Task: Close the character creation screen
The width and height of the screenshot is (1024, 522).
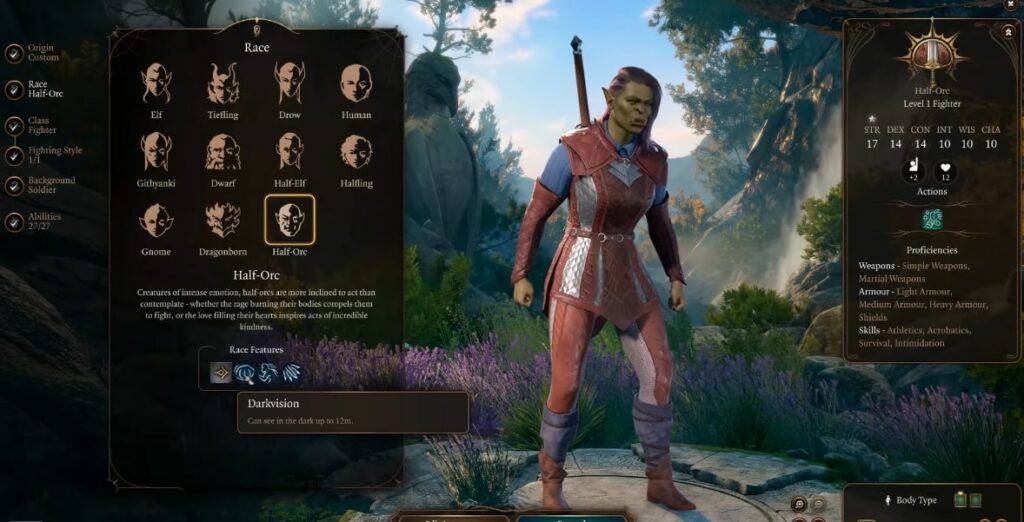Action: (1009, 5)
